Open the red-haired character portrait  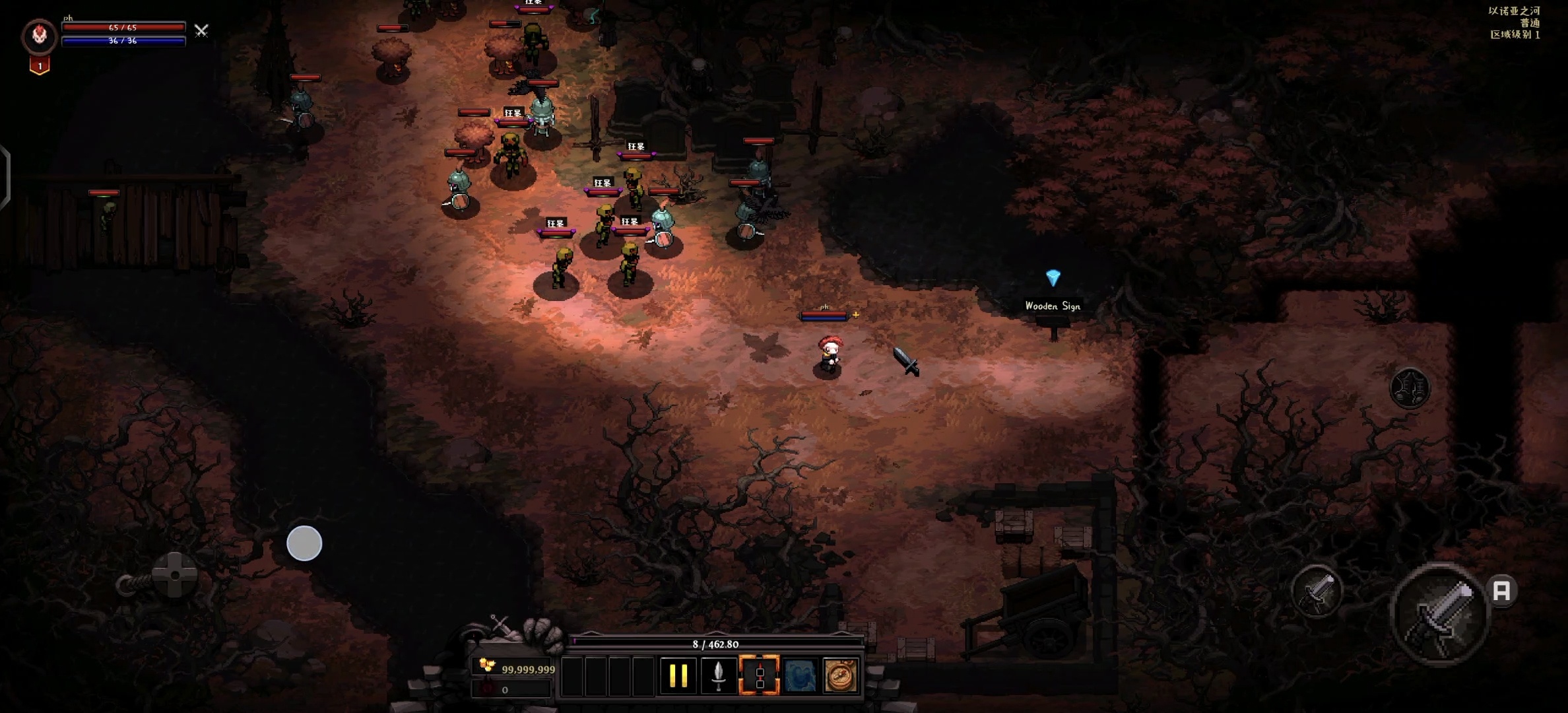pos(40,36)
